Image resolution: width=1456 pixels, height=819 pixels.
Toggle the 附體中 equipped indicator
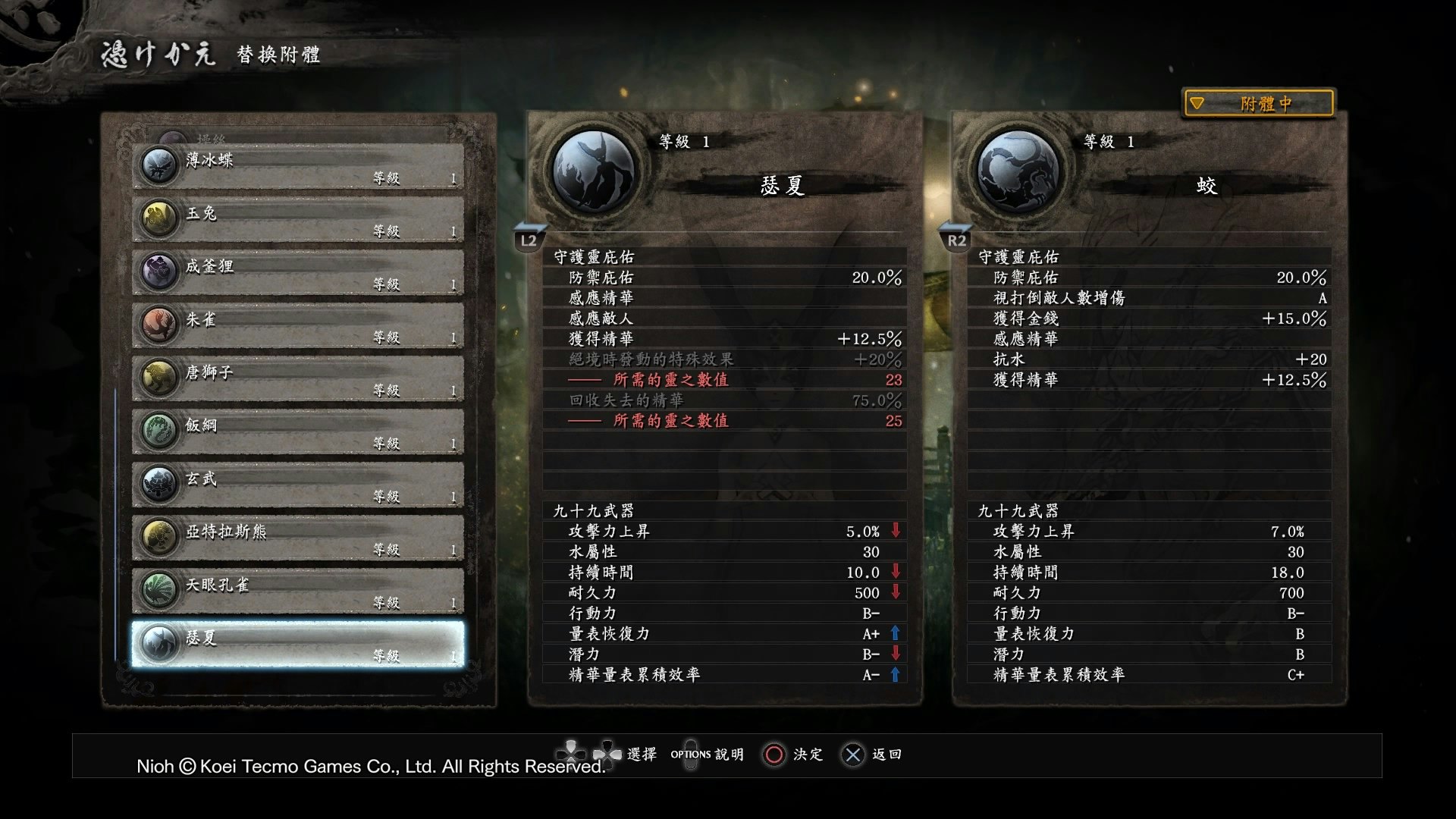point(1259,103)
